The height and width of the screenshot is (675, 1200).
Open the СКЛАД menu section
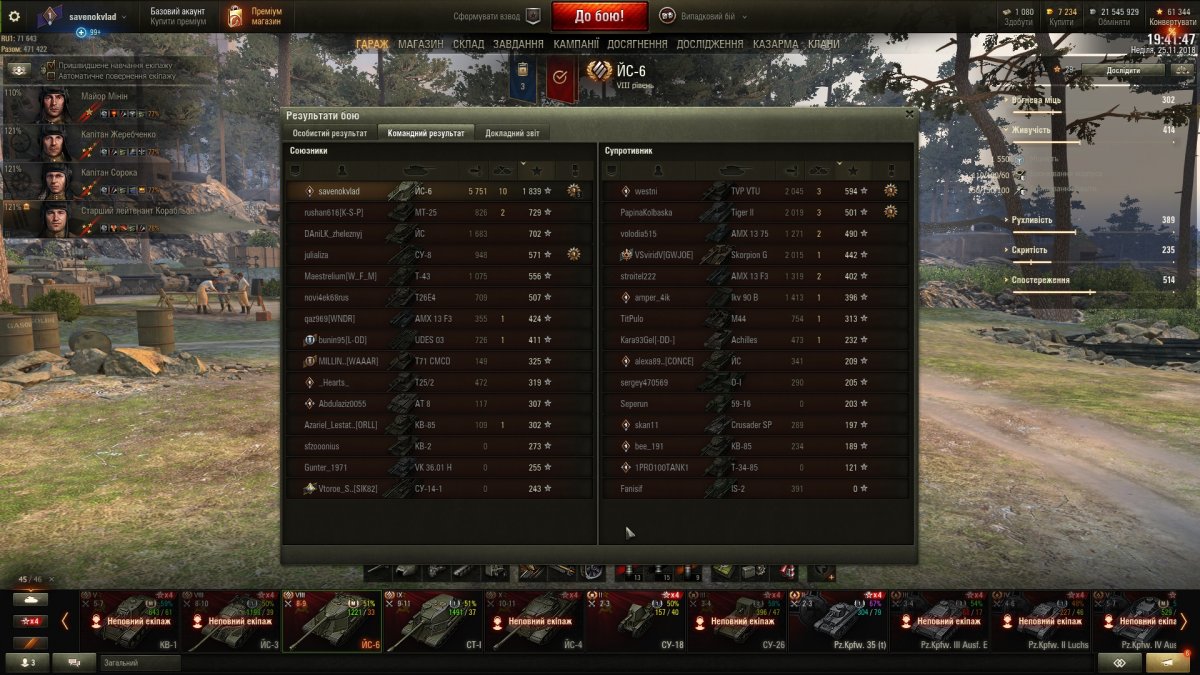[468, 44]
